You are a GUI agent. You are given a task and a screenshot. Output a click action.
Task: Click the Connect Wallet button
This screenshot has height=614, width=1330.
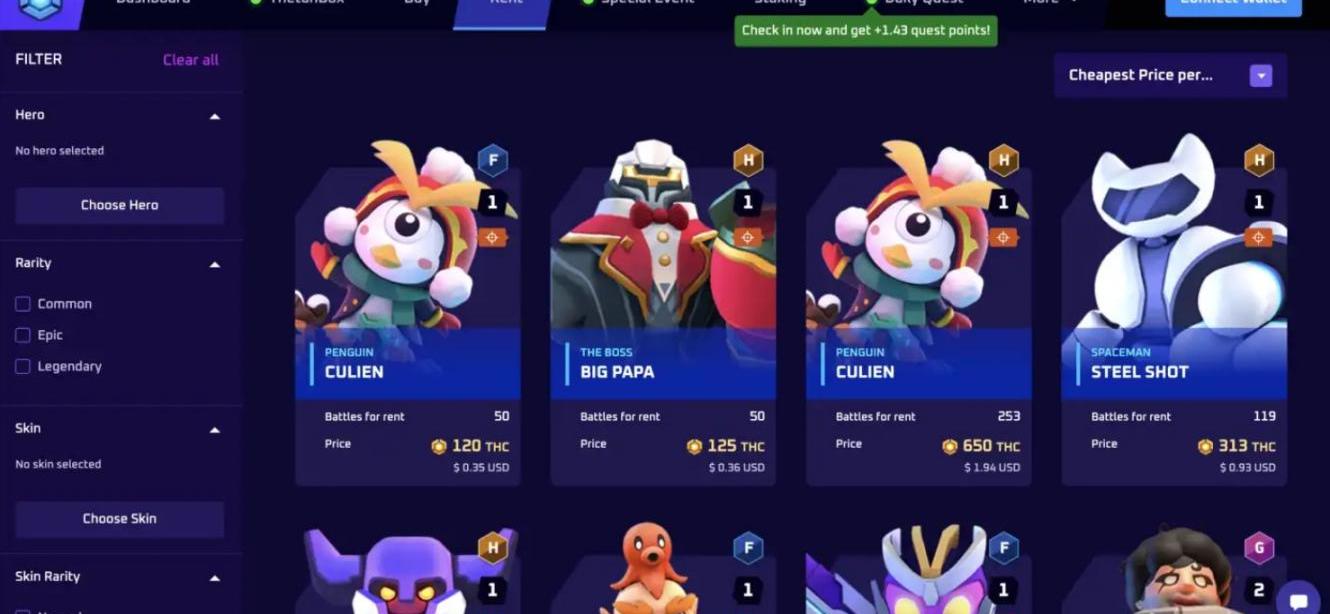(1233, 5)
